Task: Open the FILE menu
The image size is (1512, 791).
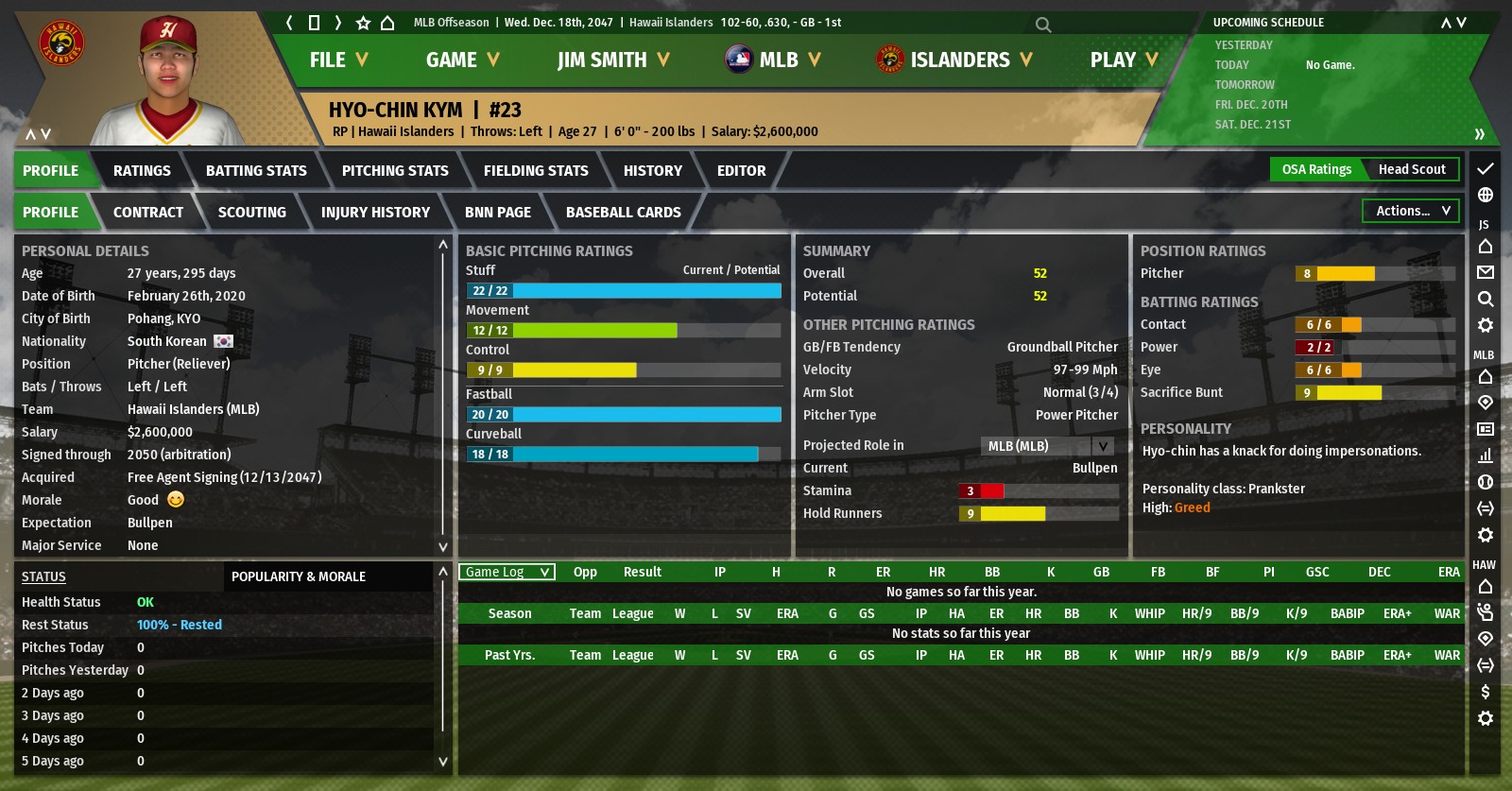Action: tap(337, 60)
